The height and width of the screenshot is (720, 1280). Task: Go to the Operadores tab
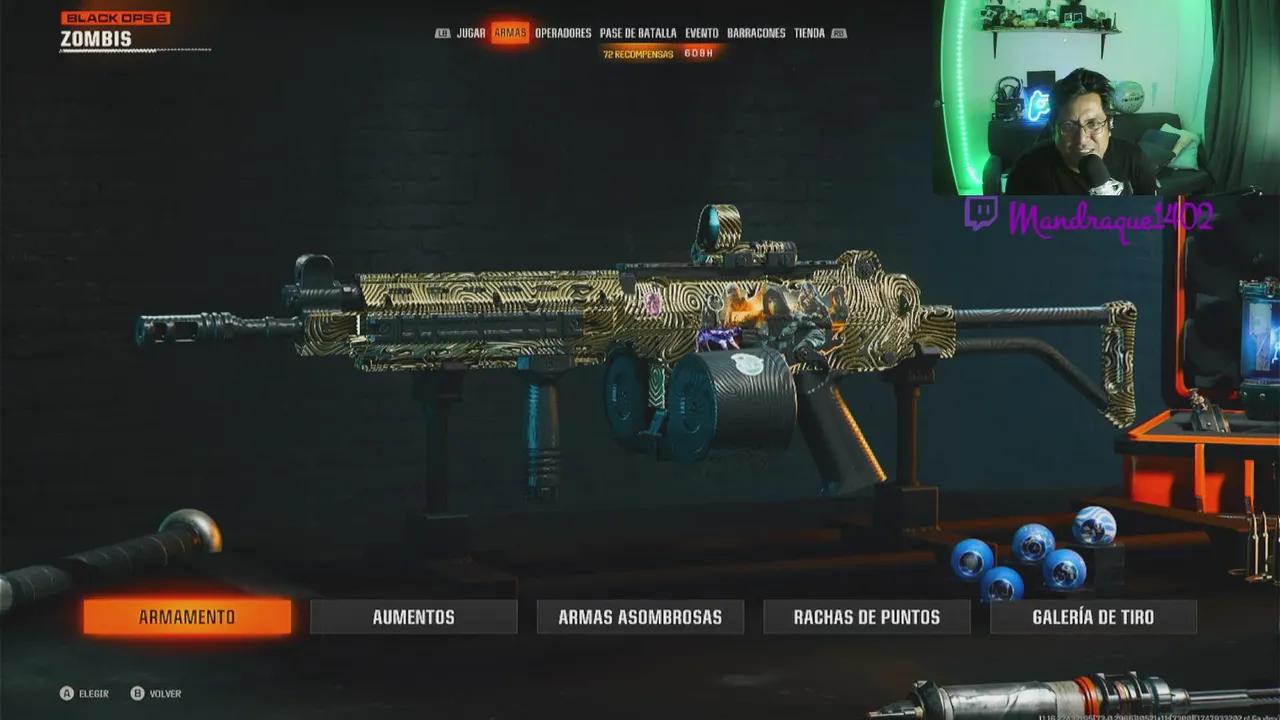tap(563, 33)
